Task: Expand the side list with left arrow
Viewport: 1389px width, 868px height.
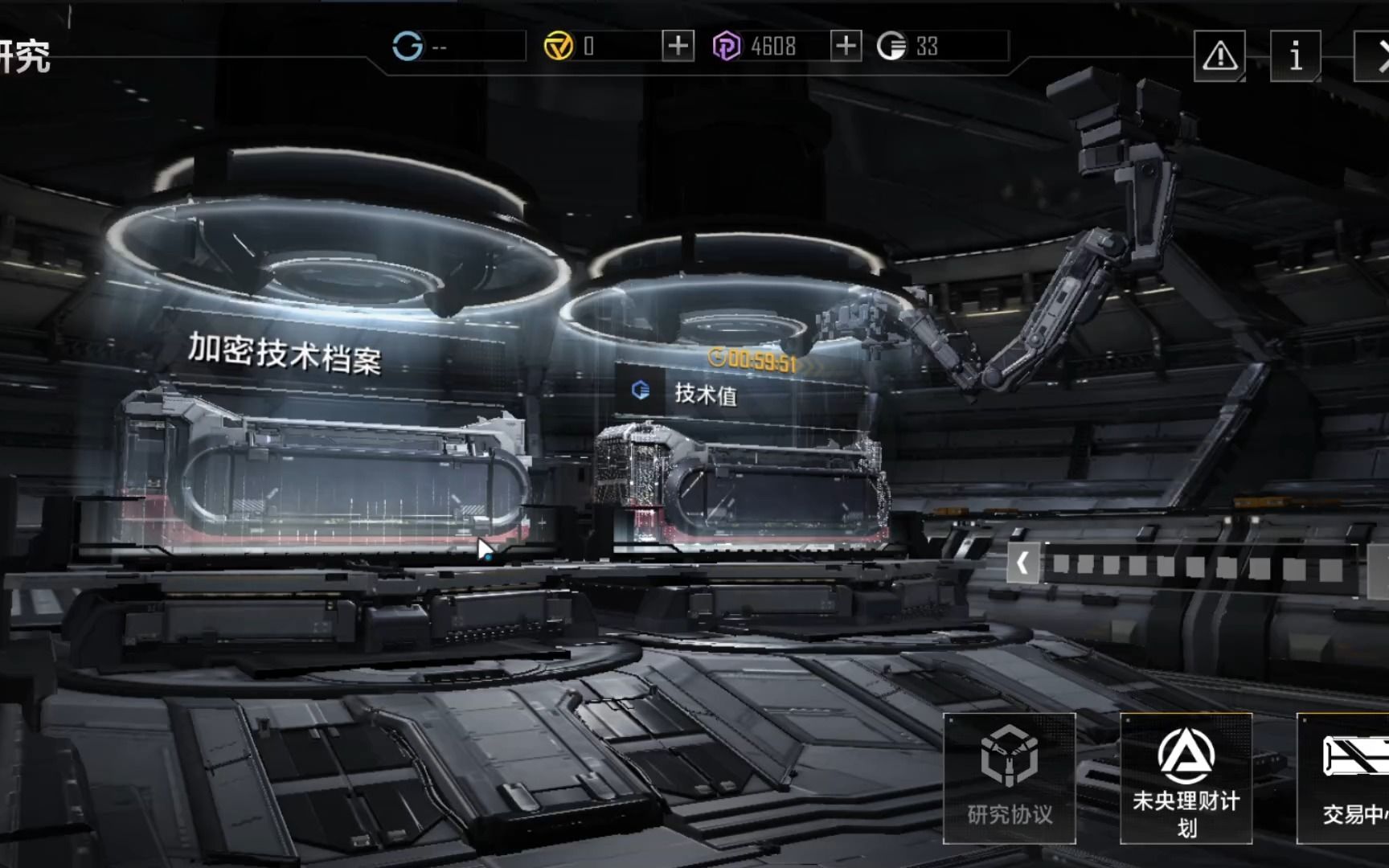Action: [1022, 563]
